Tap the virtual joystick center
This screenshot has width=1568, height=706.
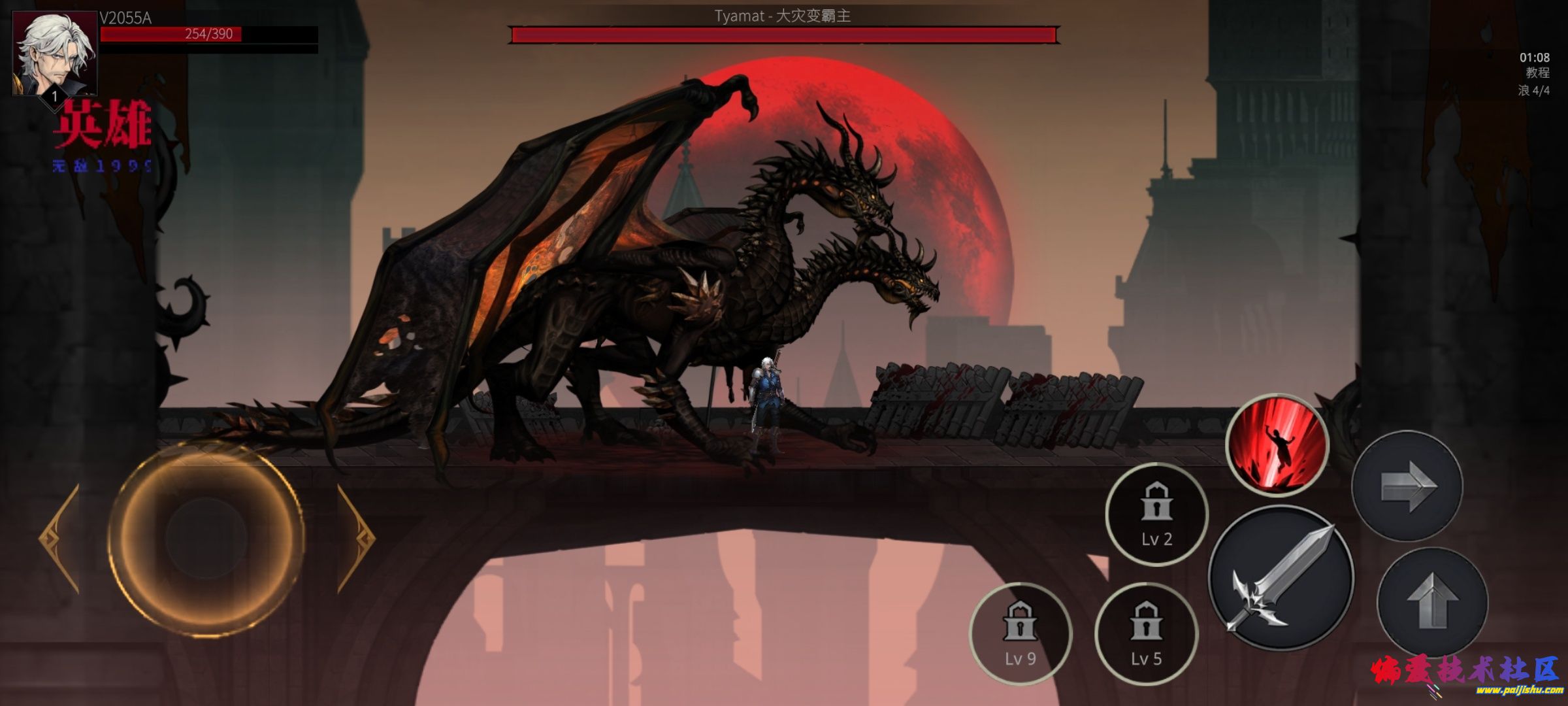(x=206, y=538)
